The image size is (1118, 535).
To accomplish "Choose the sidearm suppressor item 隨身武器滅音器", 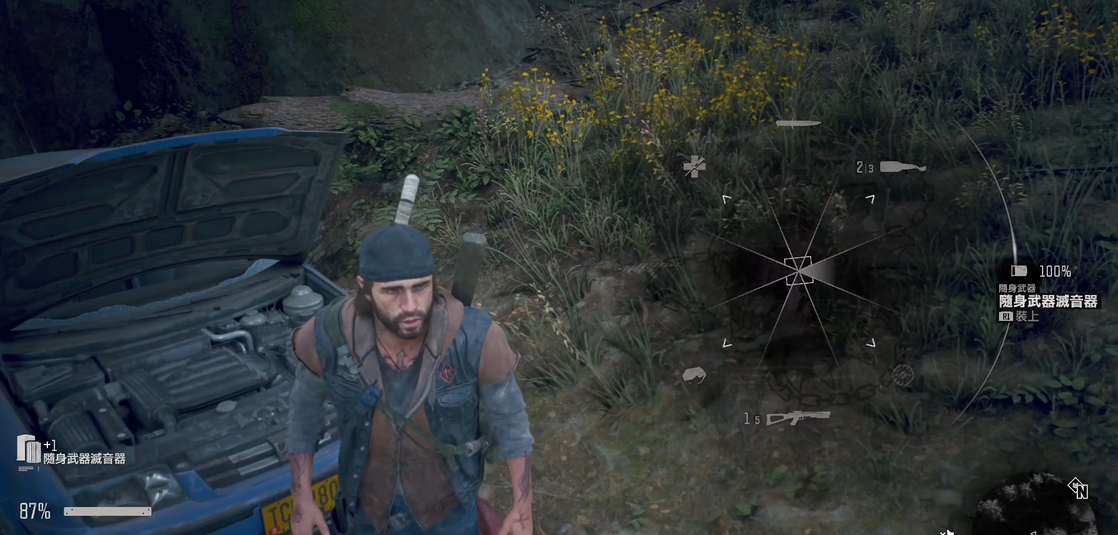I will [1048, 301].
